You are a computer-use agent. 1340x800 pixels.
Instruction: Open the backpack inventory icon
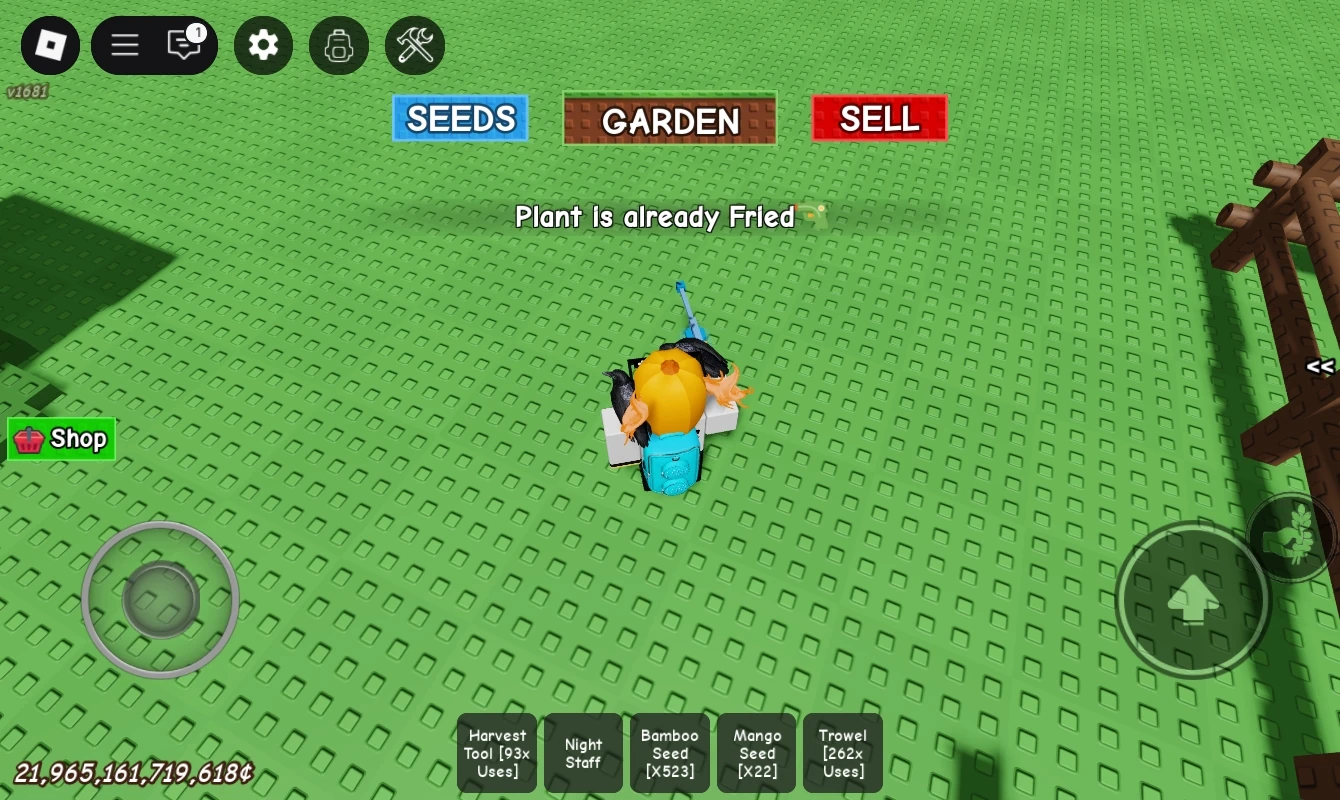(x=339, y=46)
